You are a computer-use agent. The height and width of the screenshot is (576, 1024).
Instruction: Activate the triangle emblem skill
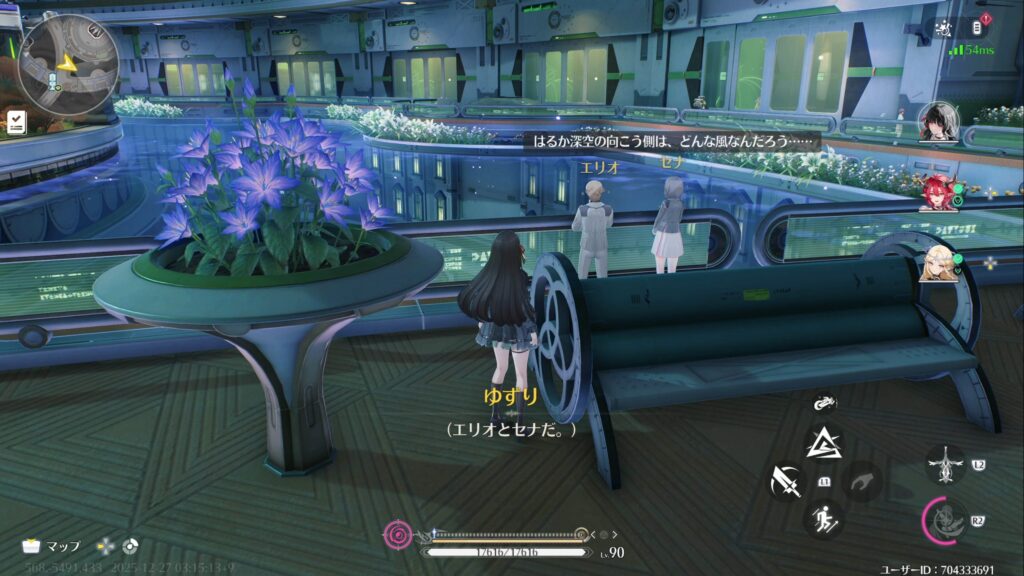click(824, 443)
